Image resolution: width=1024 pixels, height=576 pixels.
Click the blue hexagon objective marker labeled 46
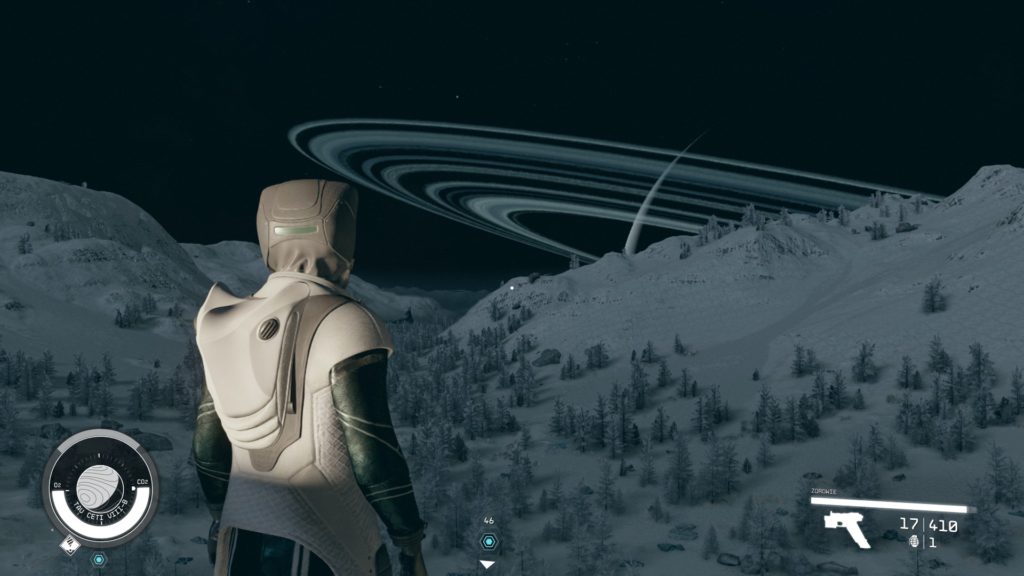click(x=488, y=540)
